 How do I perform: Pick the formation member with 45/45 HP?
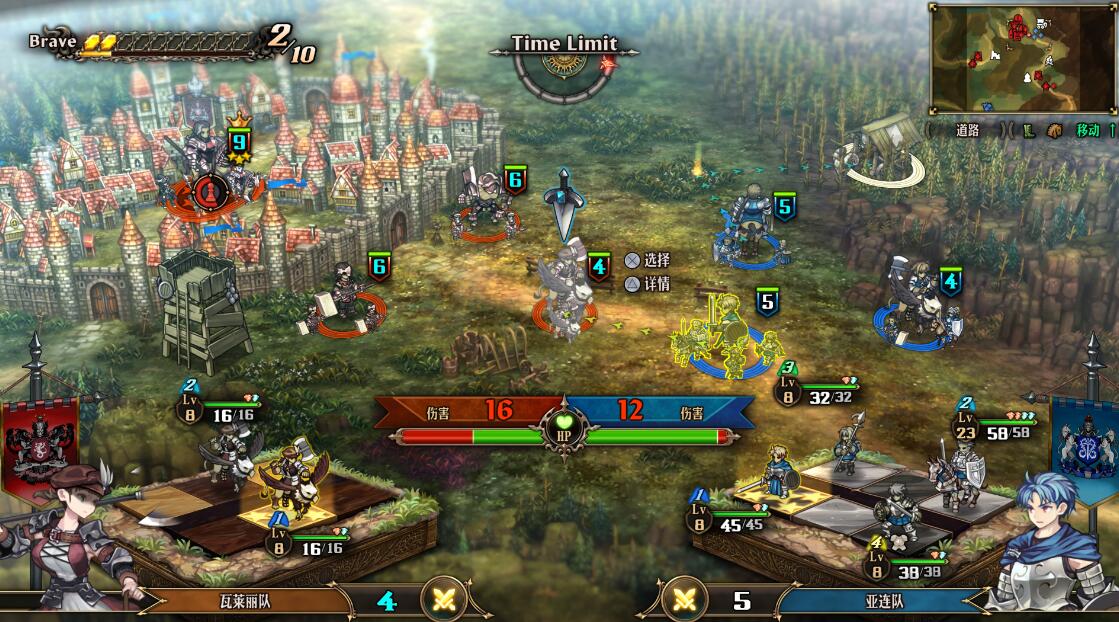click(x=776, y=473)
